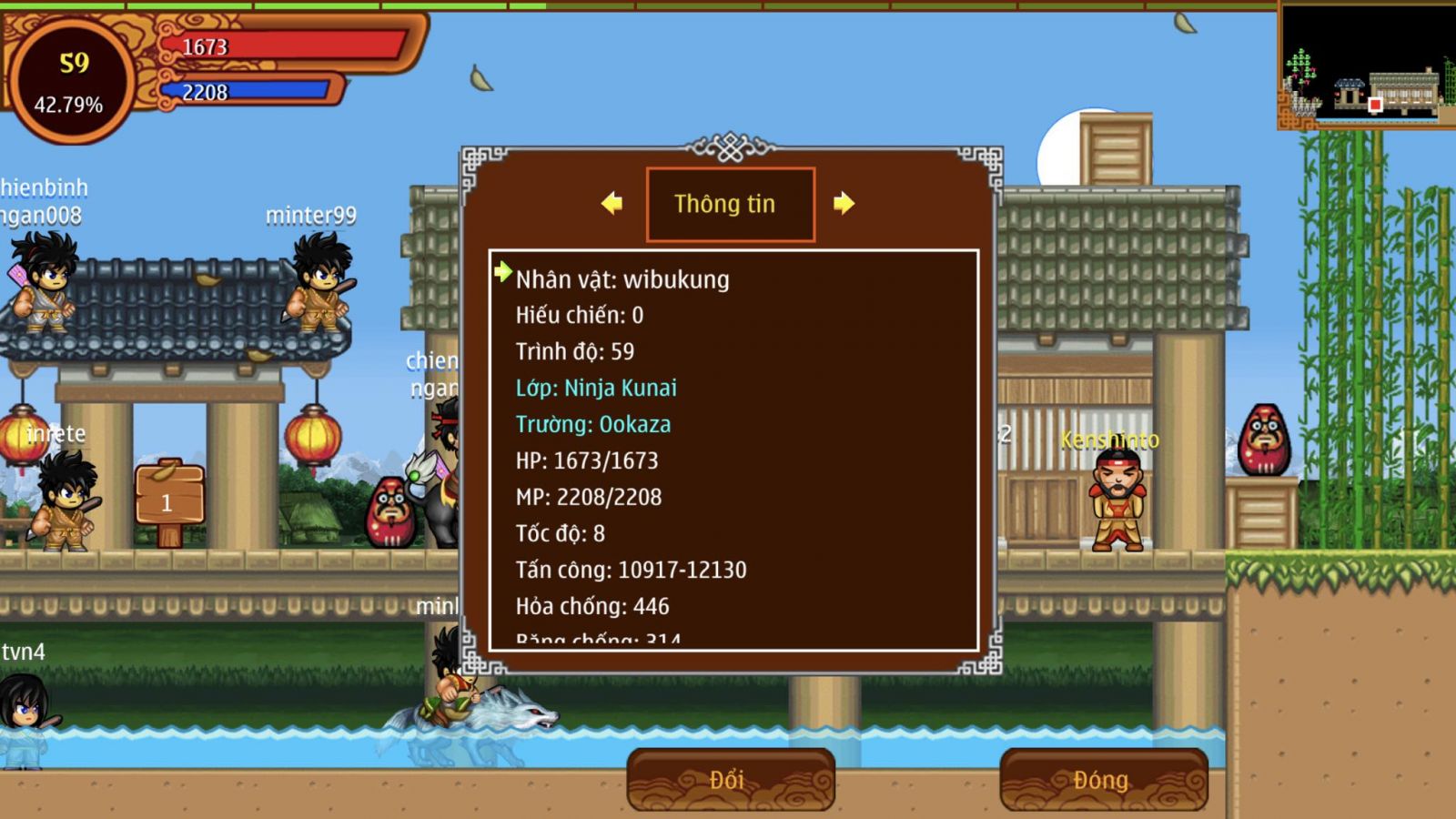Select the Tấn công stat row

(x=631, y=570)
